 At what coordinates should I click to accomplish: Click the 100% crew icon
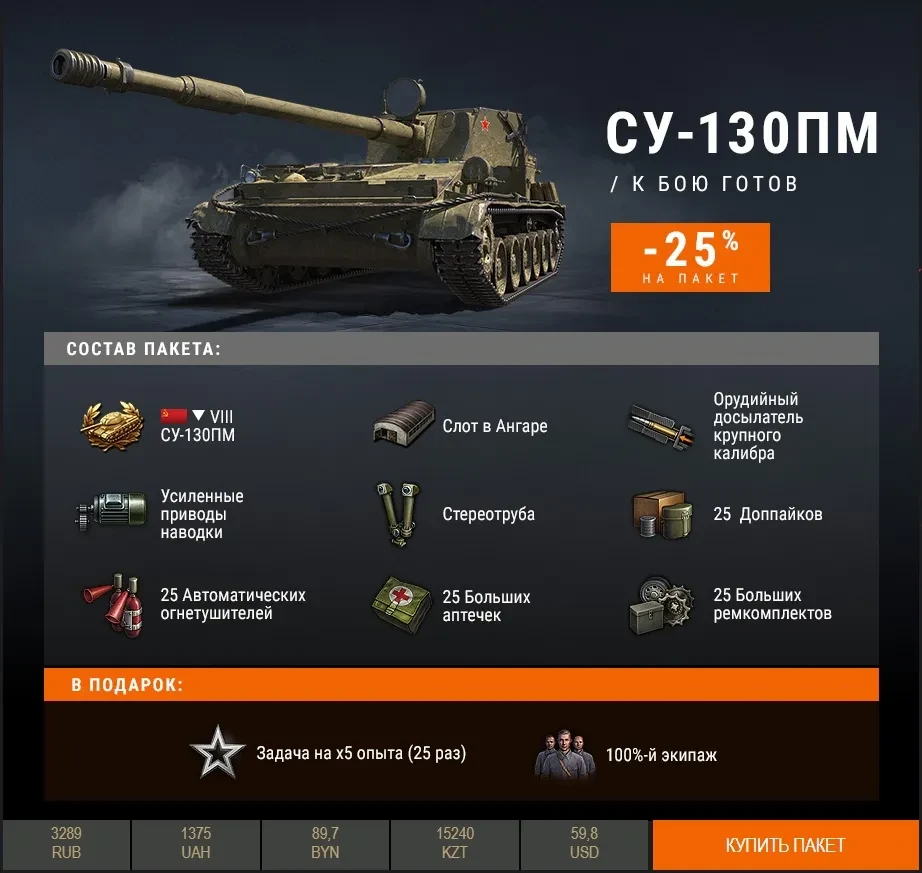pyautogui.click(x=564, y=755)
